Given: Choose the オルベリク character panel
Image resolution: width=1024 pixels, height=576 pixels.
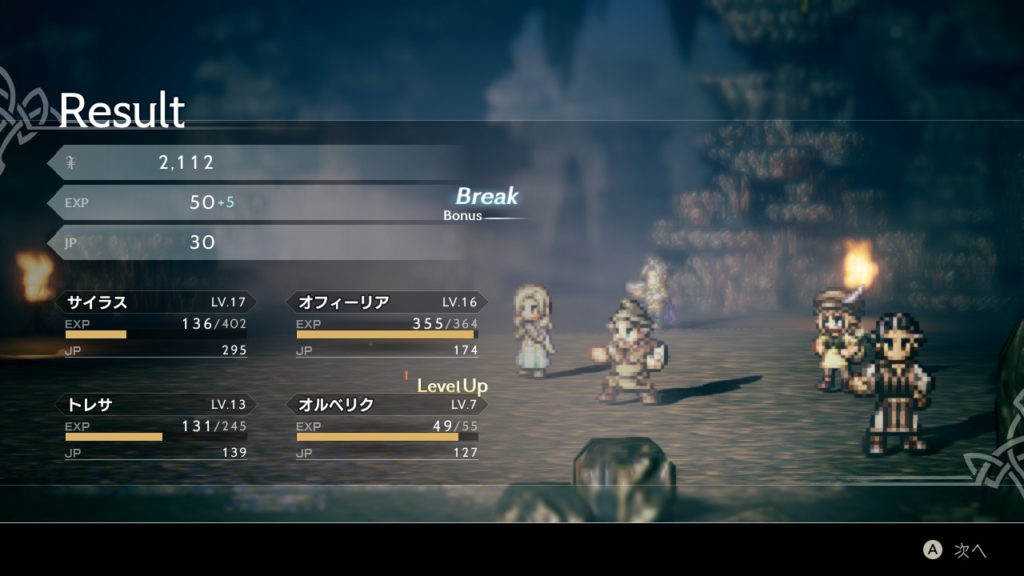Looking at the screenshot, I should [x=387, y=427].
